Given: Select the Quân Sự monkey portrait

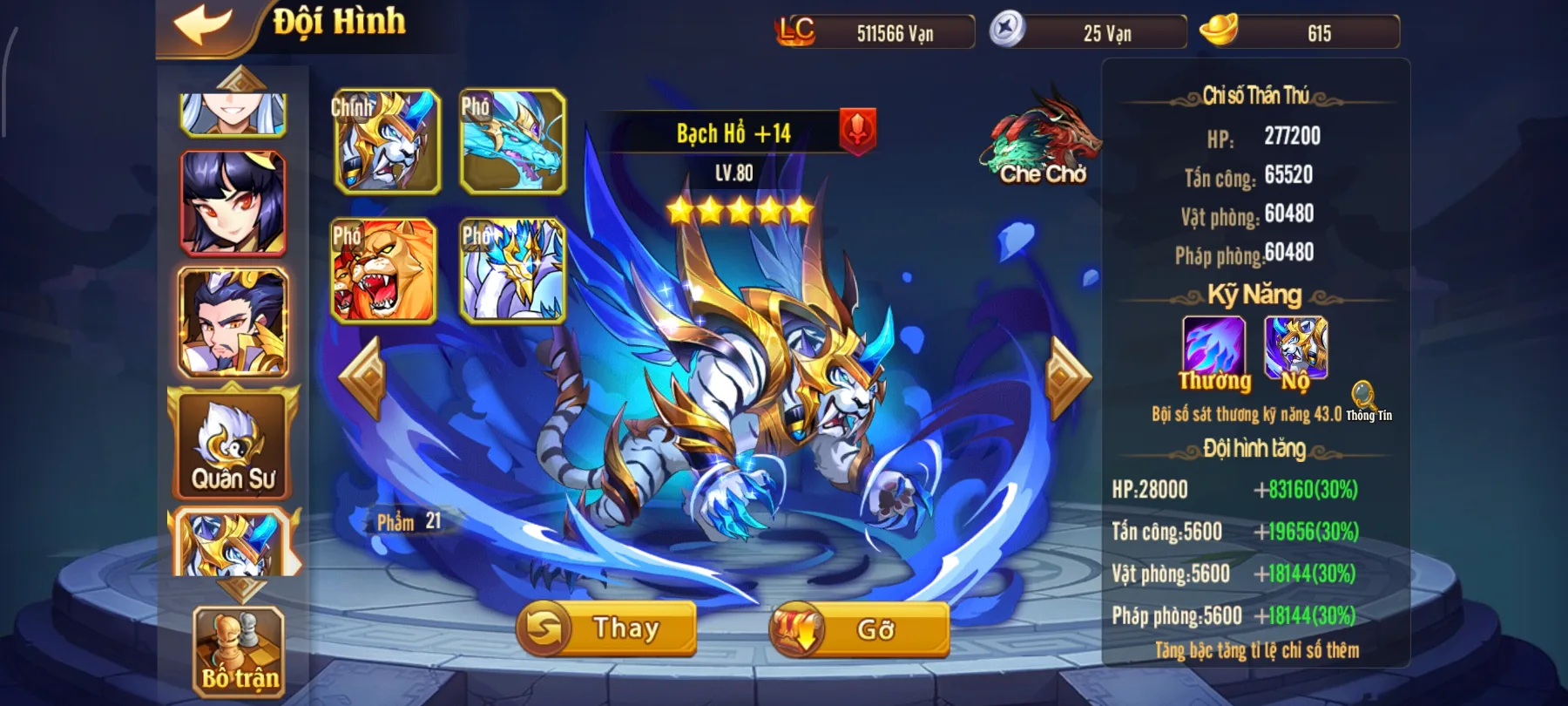Looking at the screenshot, I should click(231, 445).
